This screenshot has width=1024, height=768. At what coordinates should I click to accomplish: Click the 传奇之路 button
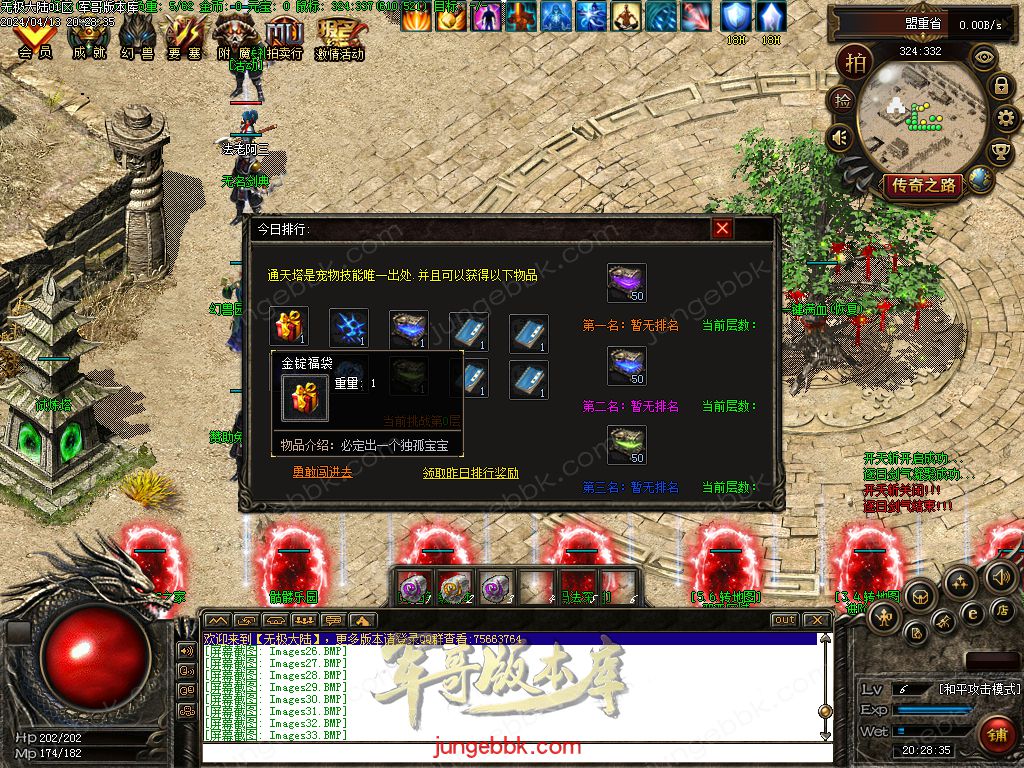921,185
